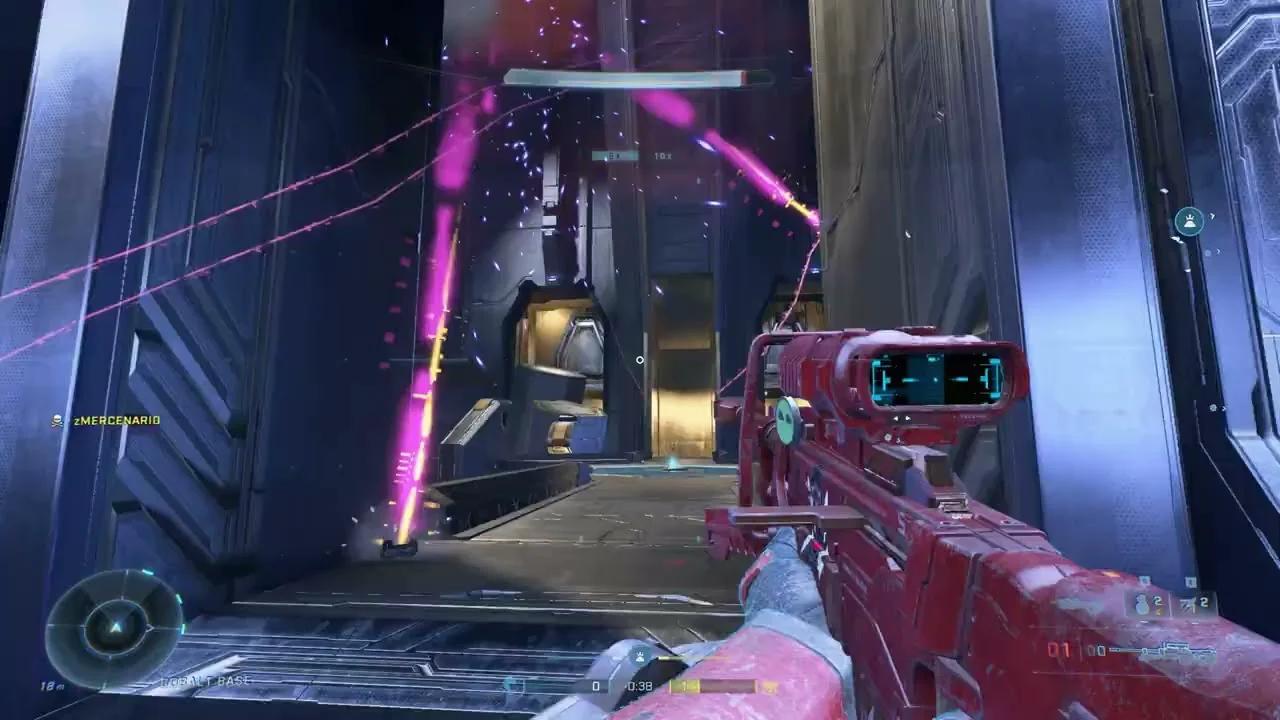The image size is (1280, 720).
Task: Click the circular motion tracker radar
Action: [115, 627]
